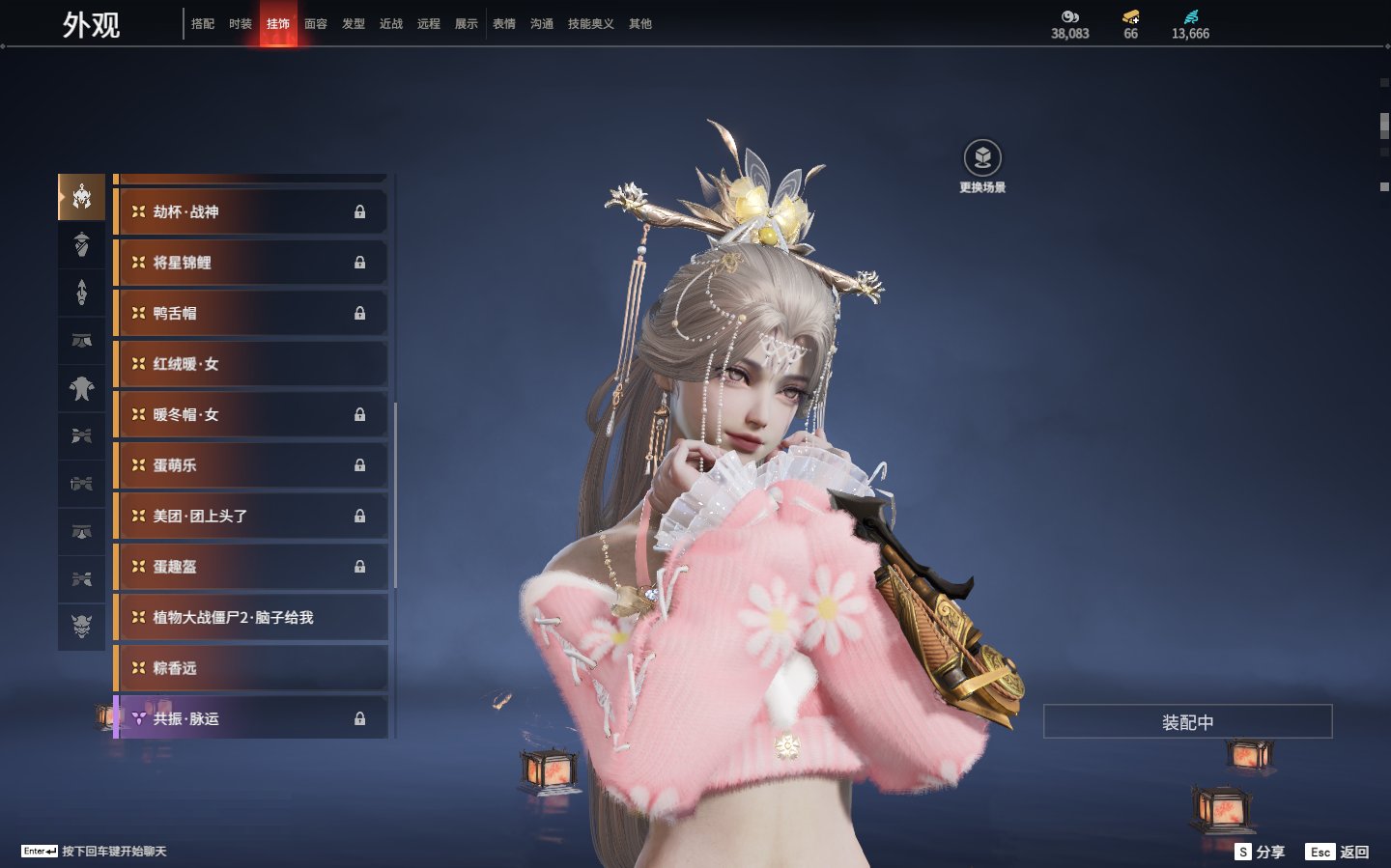Viewport: 1391px width, 868px height.
Task: Select the purple 共振·脉运 entry
Action: pos(251,718)
